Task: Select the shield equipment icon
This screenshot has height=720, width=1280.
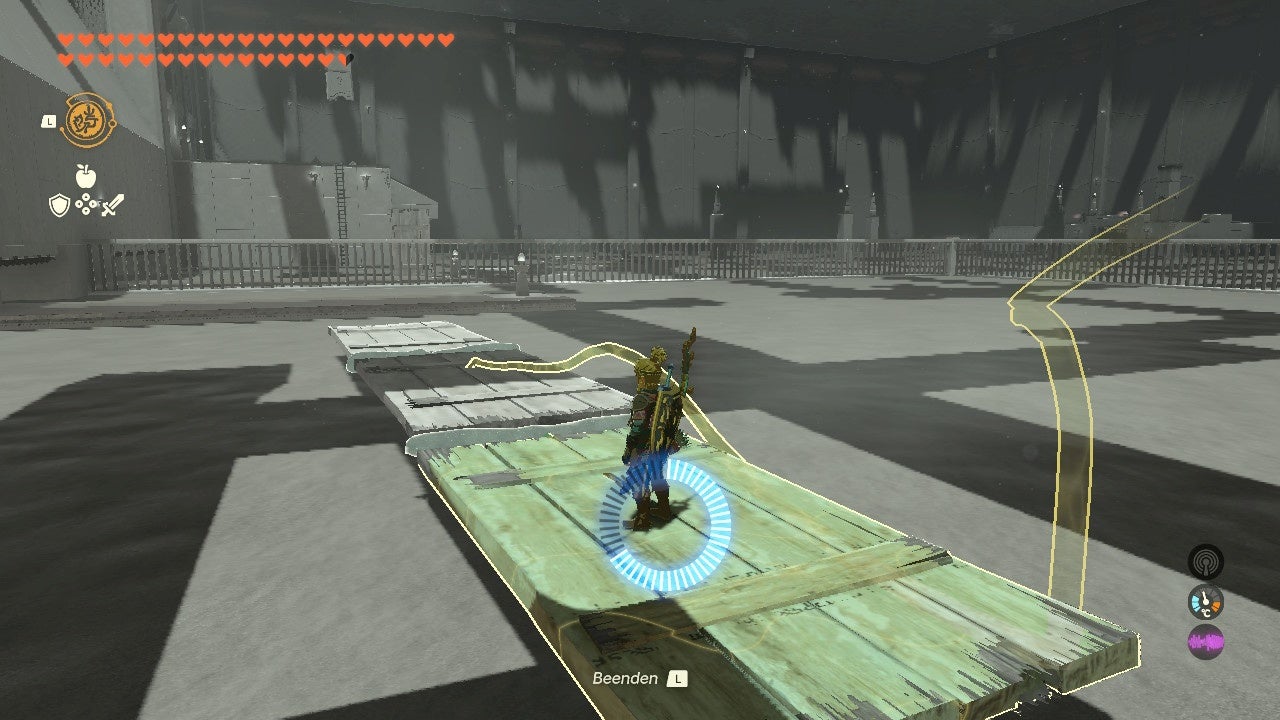Action: pos(58,205)
